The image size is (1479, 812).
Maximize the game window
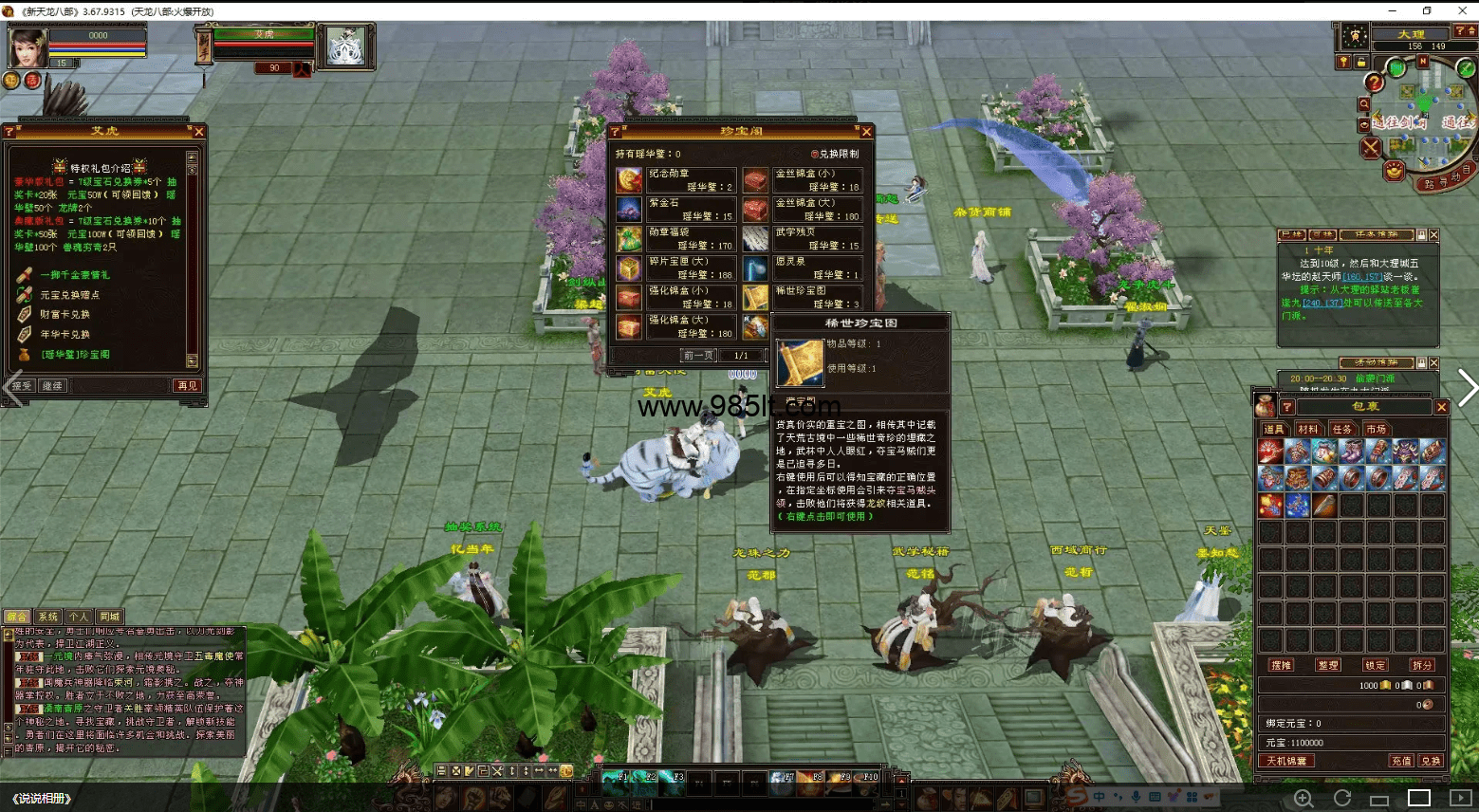click(1427, 10)
